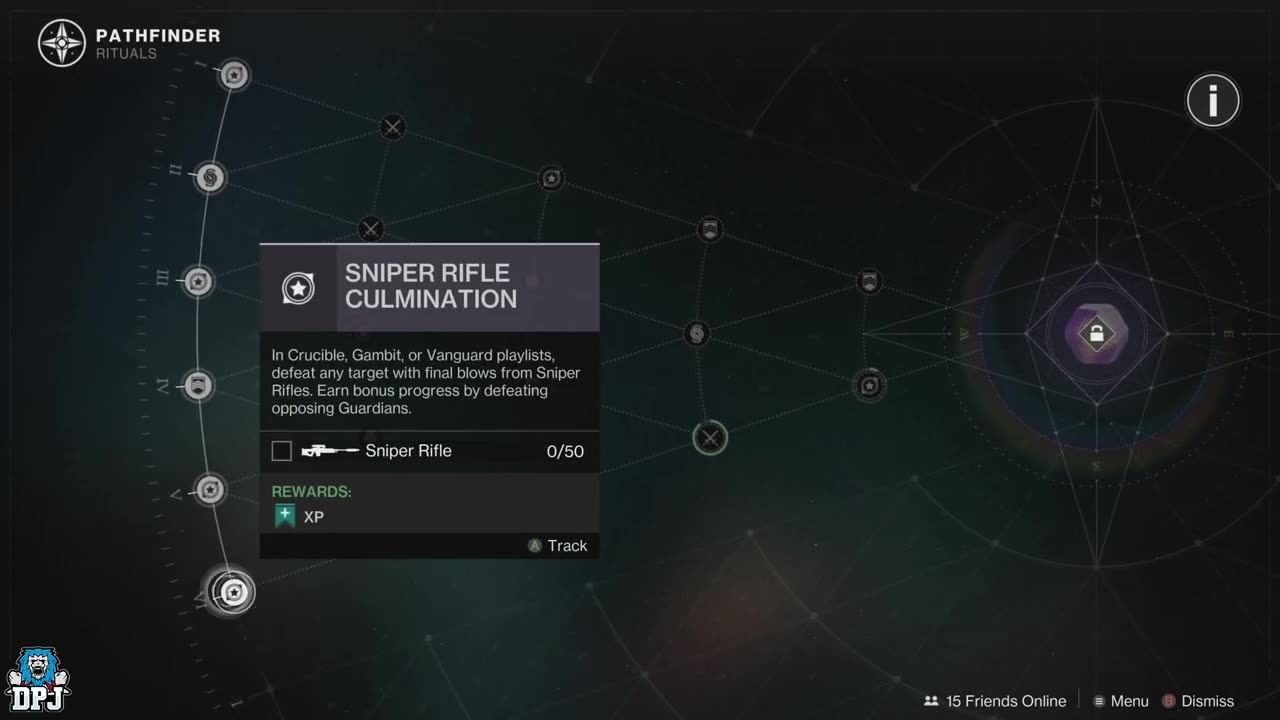Click the star medal node at top of path
The width and height of the screenshot is (1280, 720).
234,75
